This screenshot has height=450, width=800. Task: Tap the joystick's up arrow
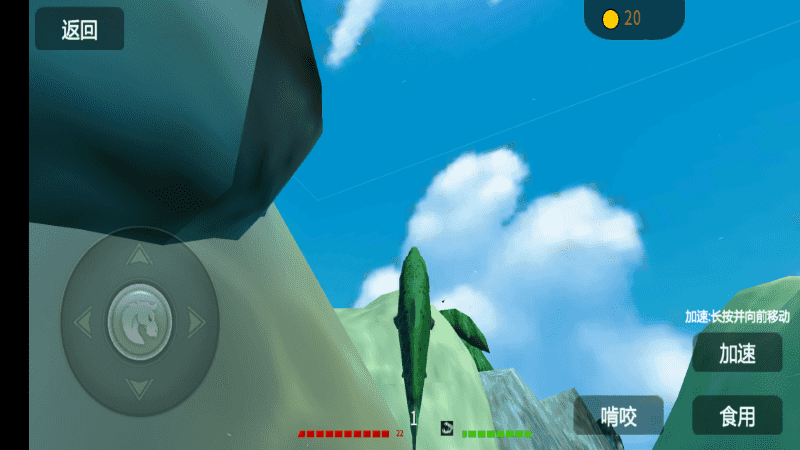click(x=140, y=257)
